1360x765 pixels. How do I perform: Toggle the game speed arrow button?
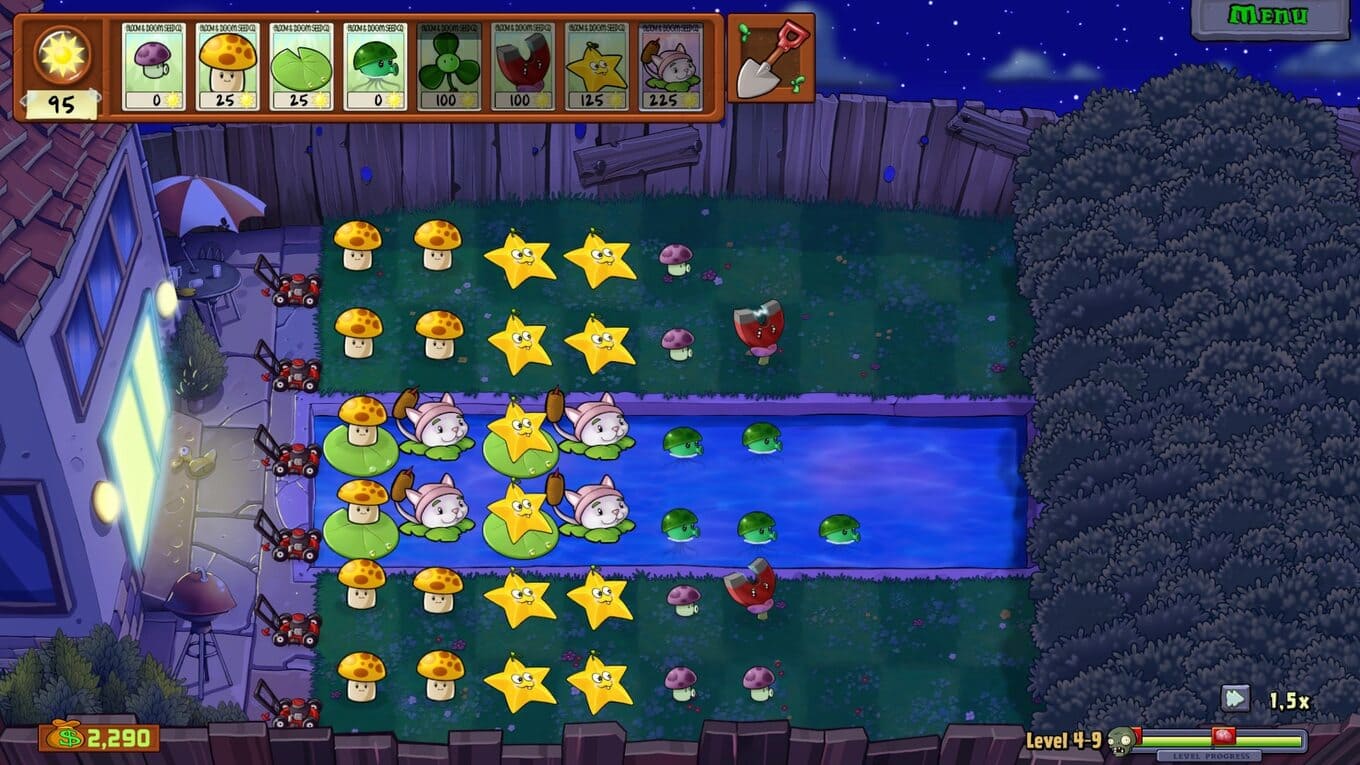point(1235,698)
